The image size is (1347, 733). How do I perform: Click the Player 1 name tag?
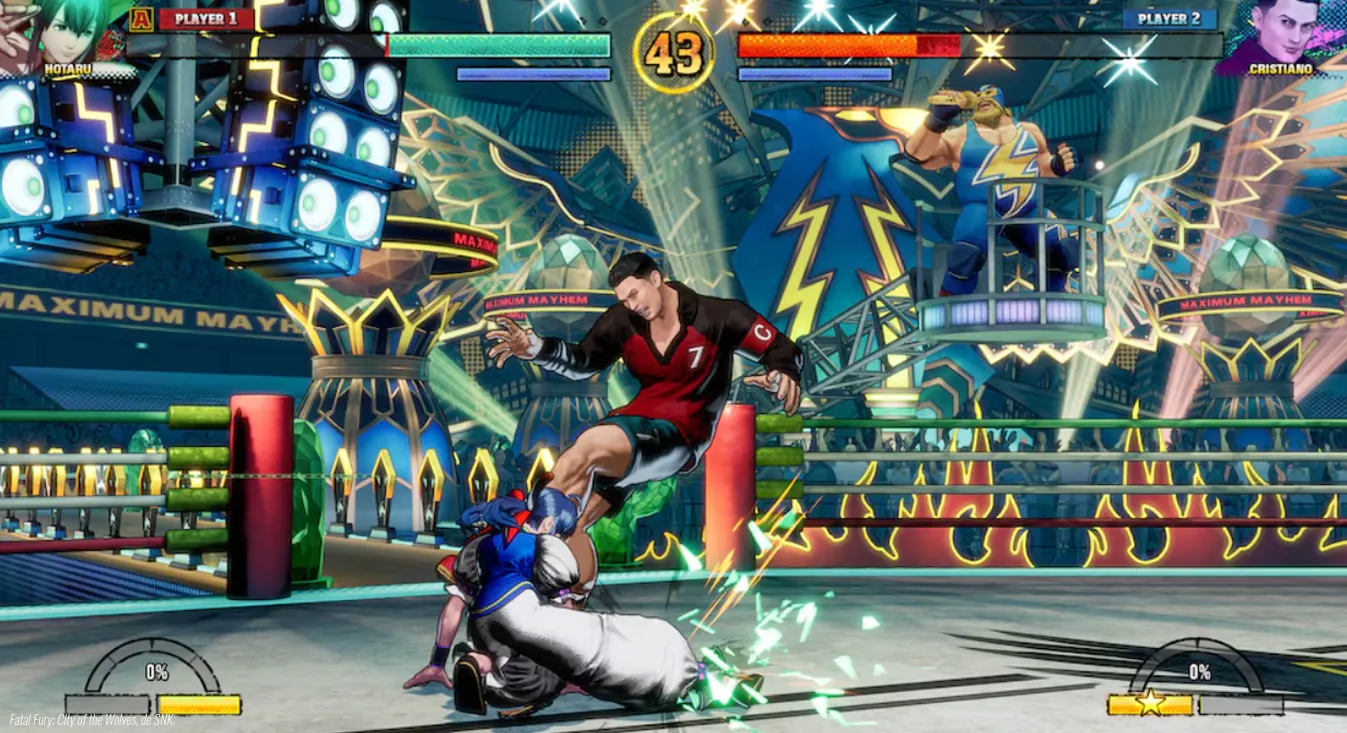(x=206, y=19)
